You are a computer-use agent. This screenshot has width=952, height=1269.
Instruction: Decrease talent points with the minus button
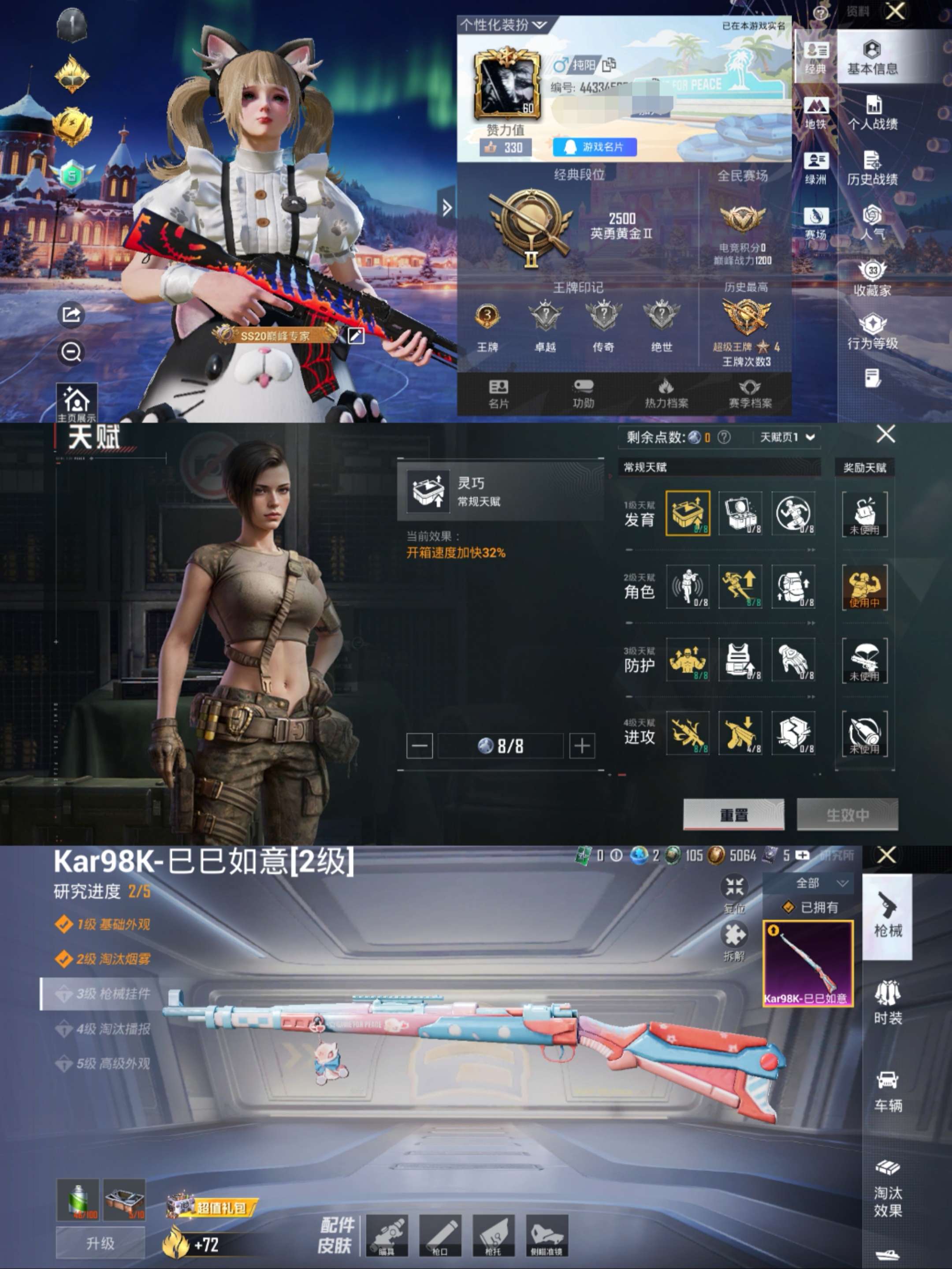[419, 746]
